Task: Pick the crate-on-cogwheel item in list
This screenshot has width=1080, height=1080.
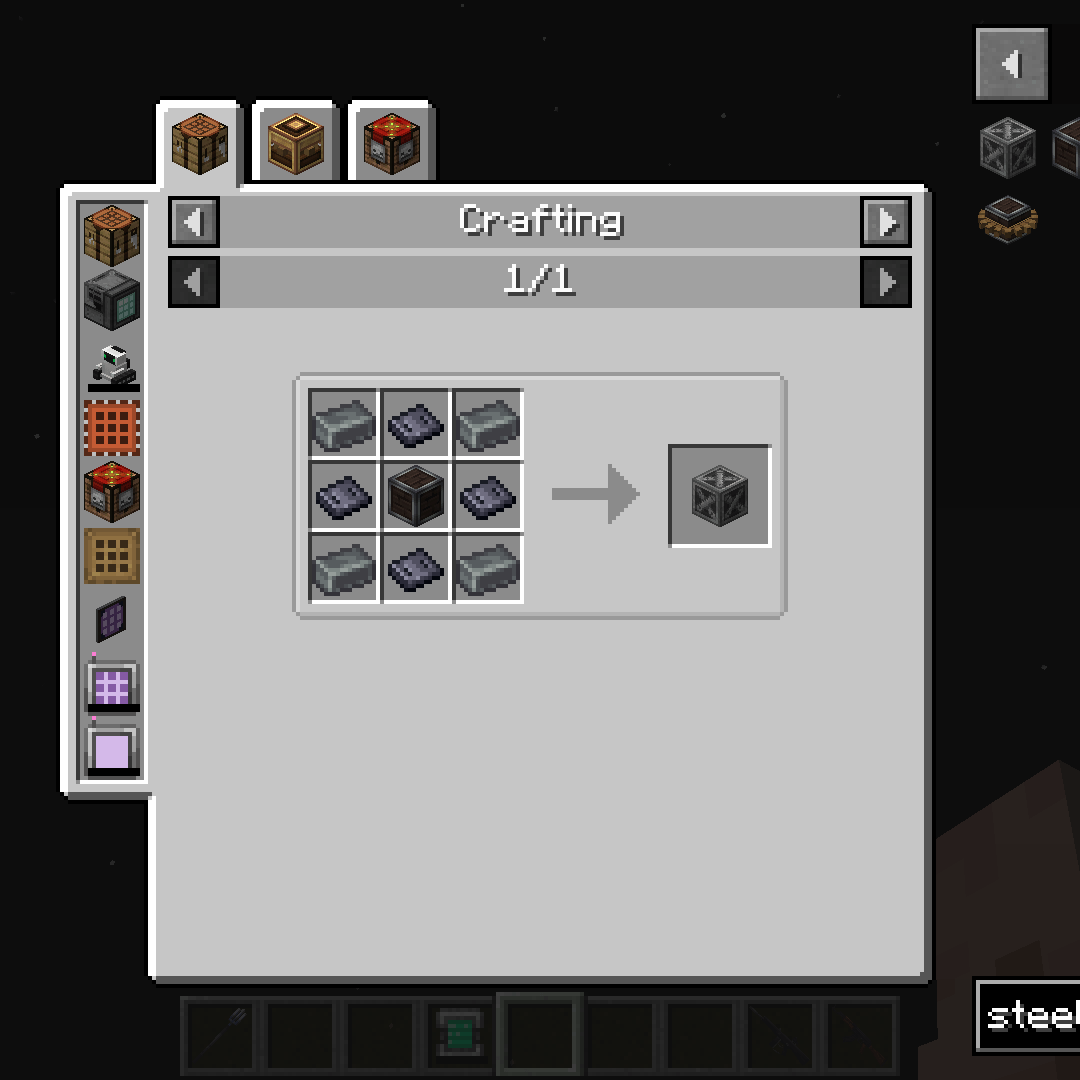Action: click(x=1008, y=218)
